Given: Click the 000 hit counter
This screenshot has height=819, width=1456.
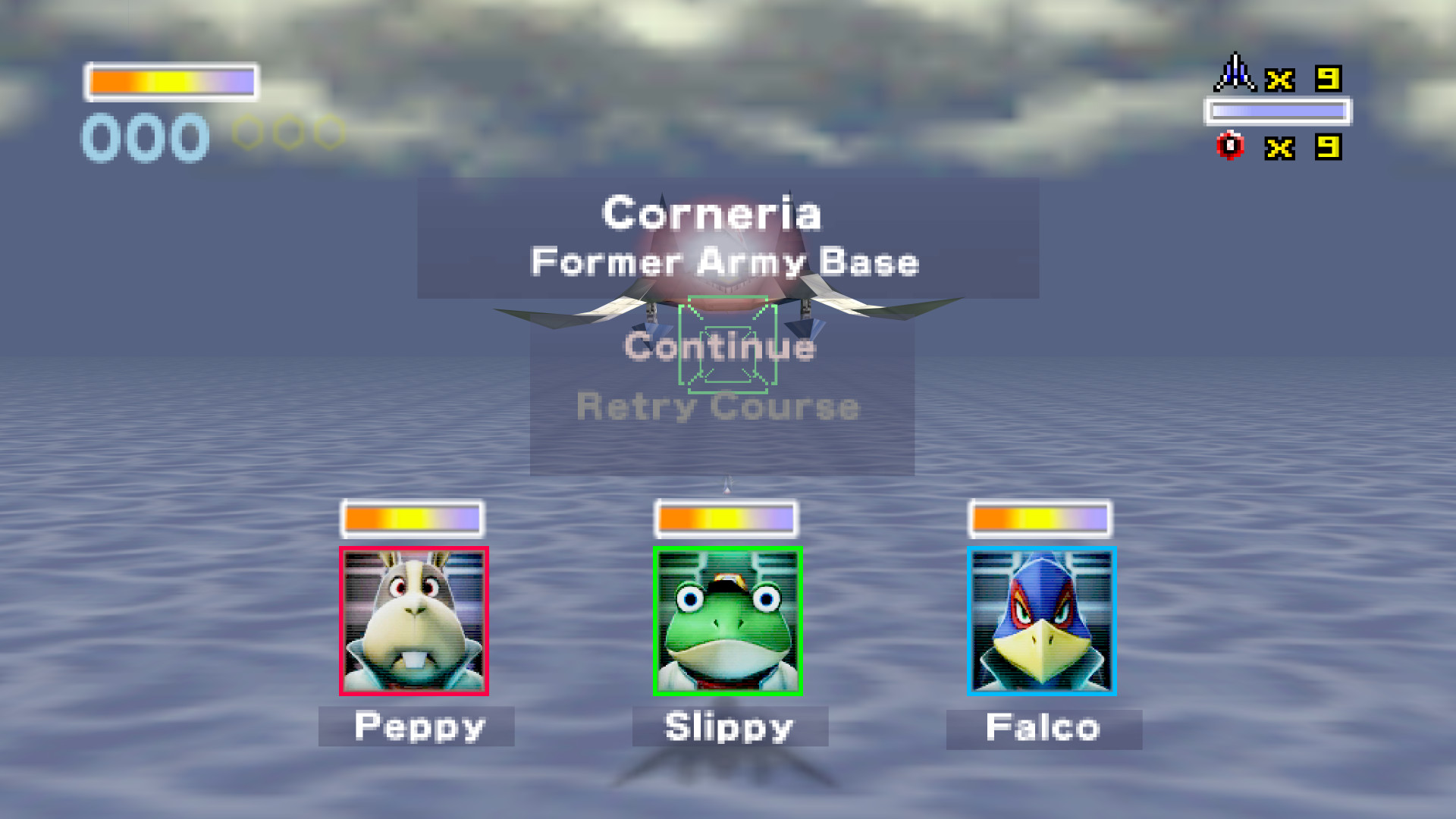Looking at the screenshot, I should pyautogui.click(x=143, y=136).
